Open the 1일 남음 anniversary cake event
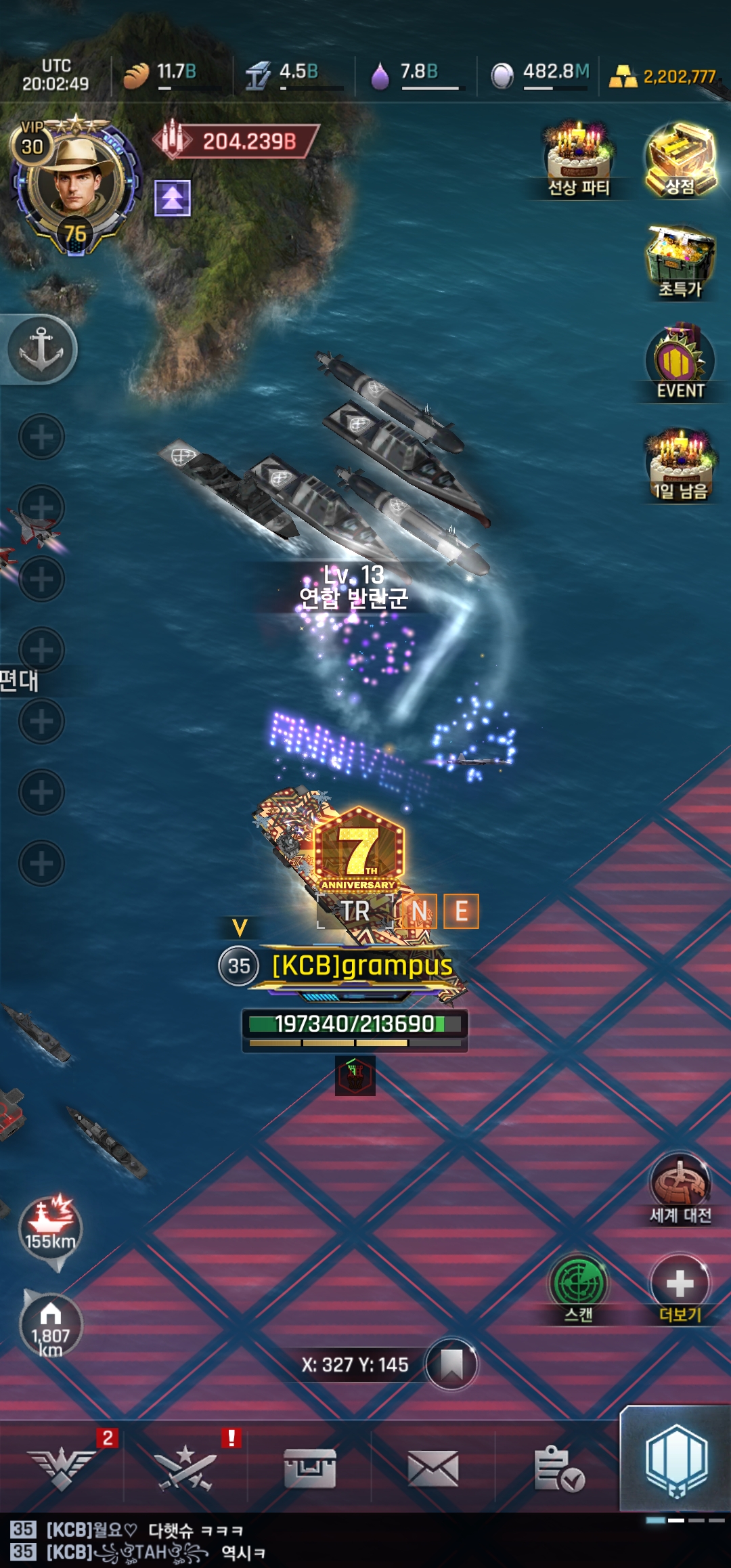The width and height of the screenshot is (731, 1568). (x=680, y=464)
